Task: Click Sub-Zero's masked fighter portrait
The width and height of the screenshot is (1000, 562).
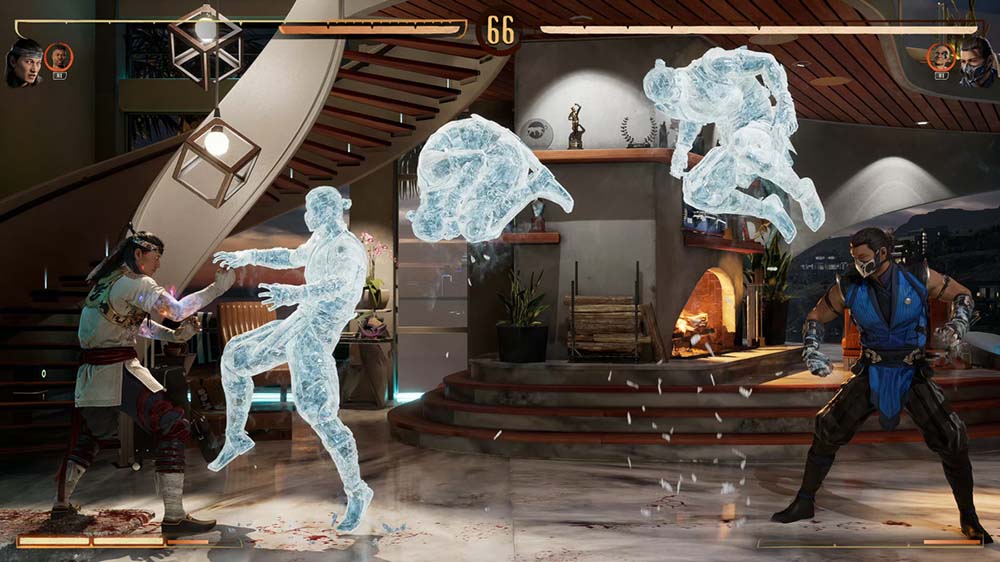Action: [x=977, y=64]
